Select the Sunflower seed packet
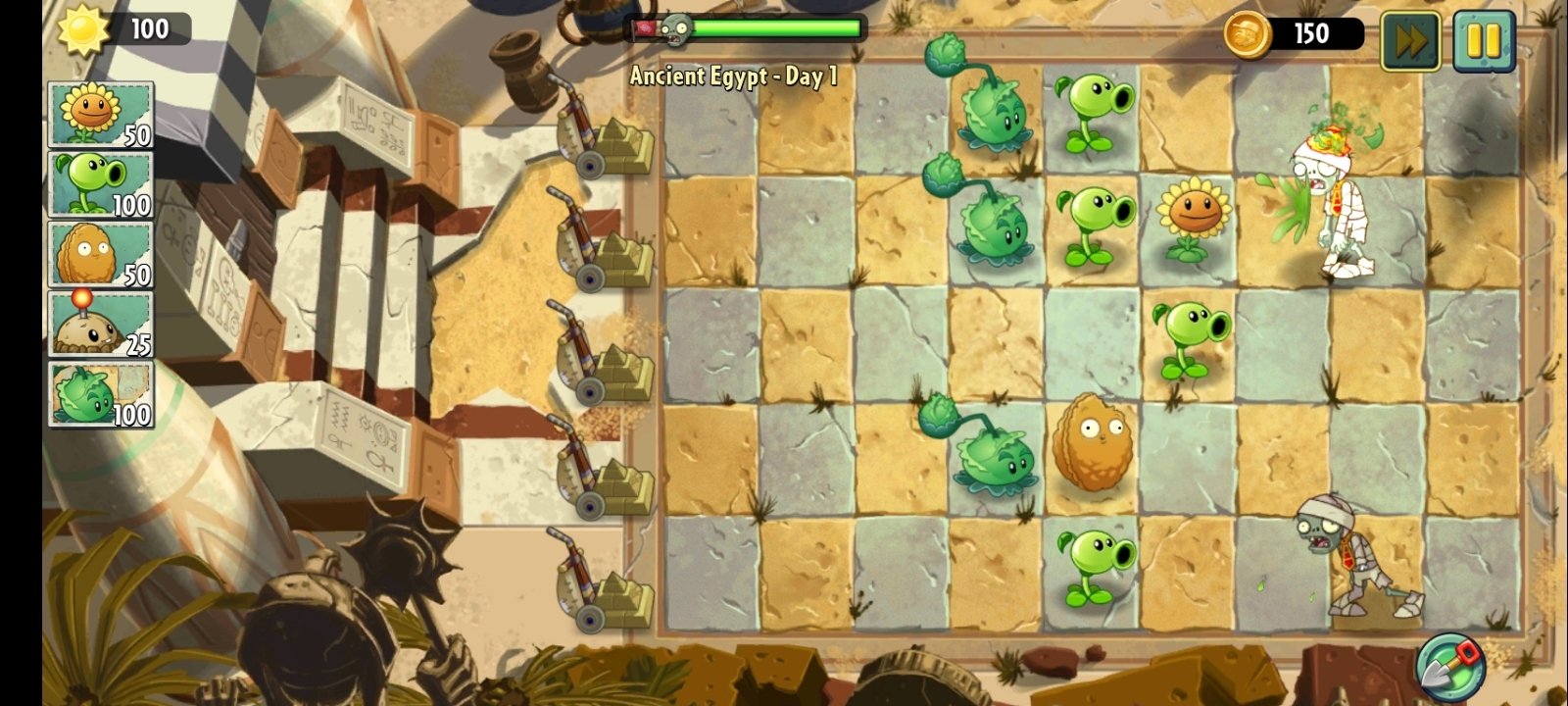The image size is (1568, 706). (101, 115)
